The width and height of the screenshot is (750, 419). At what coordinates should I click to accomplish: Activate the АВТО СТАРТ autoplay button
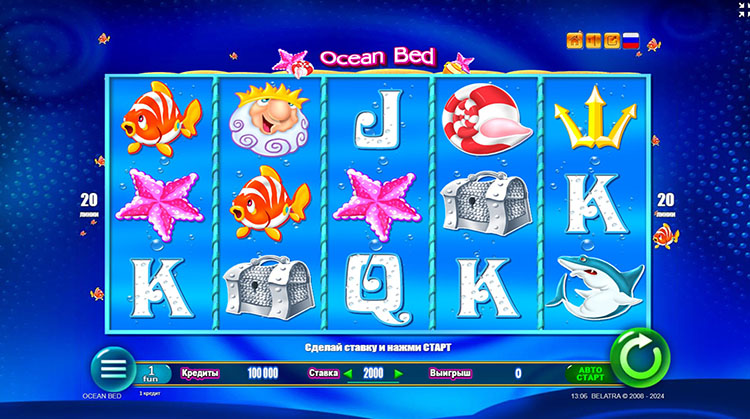click(585, 373)
